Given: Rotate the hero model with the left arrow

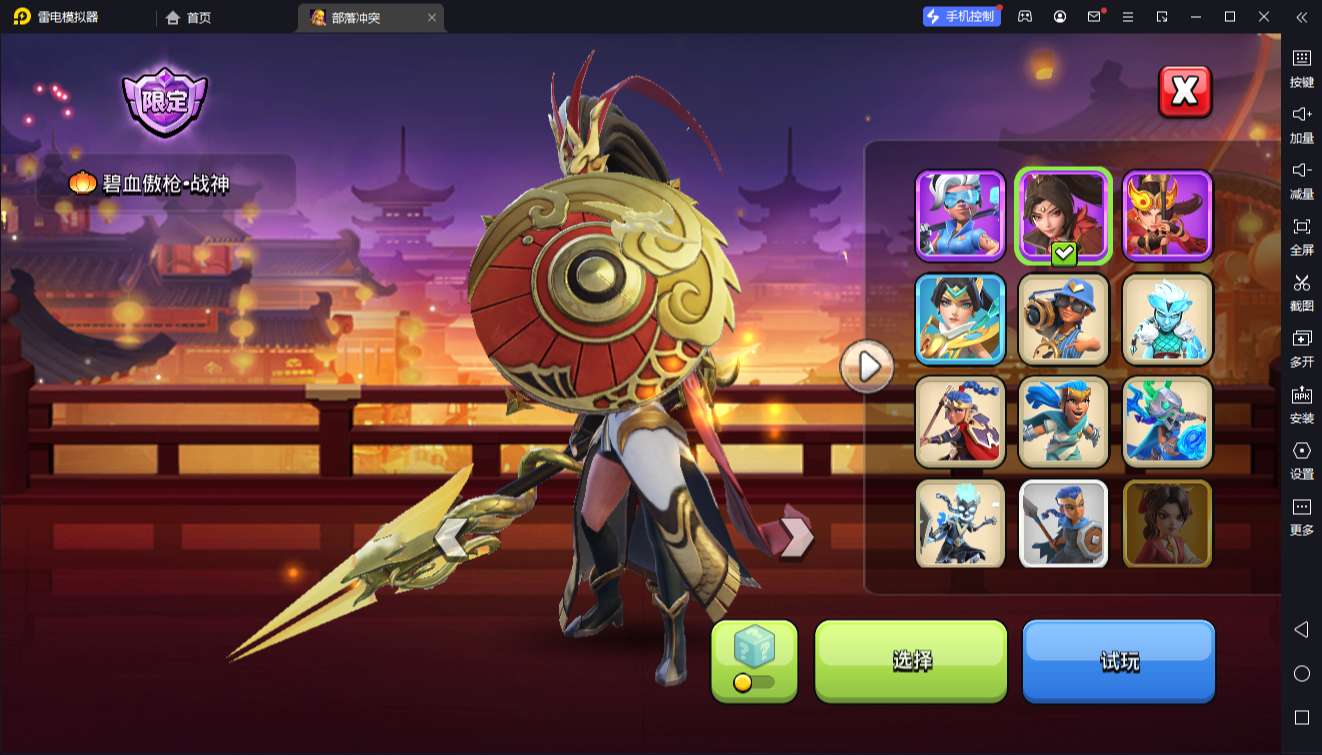Looking at the screenshot, I should tap(450, 538).
